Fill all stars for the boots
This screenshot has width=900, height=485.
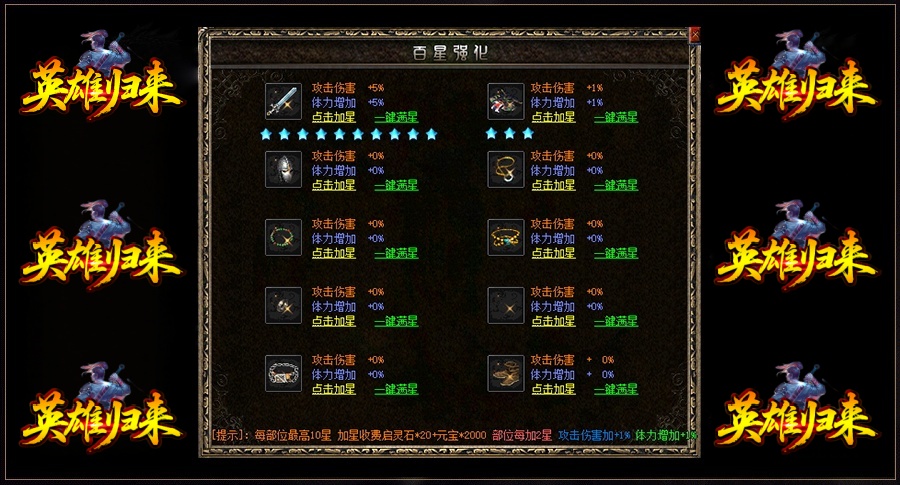pyautogui.click(x=616, y=389)
